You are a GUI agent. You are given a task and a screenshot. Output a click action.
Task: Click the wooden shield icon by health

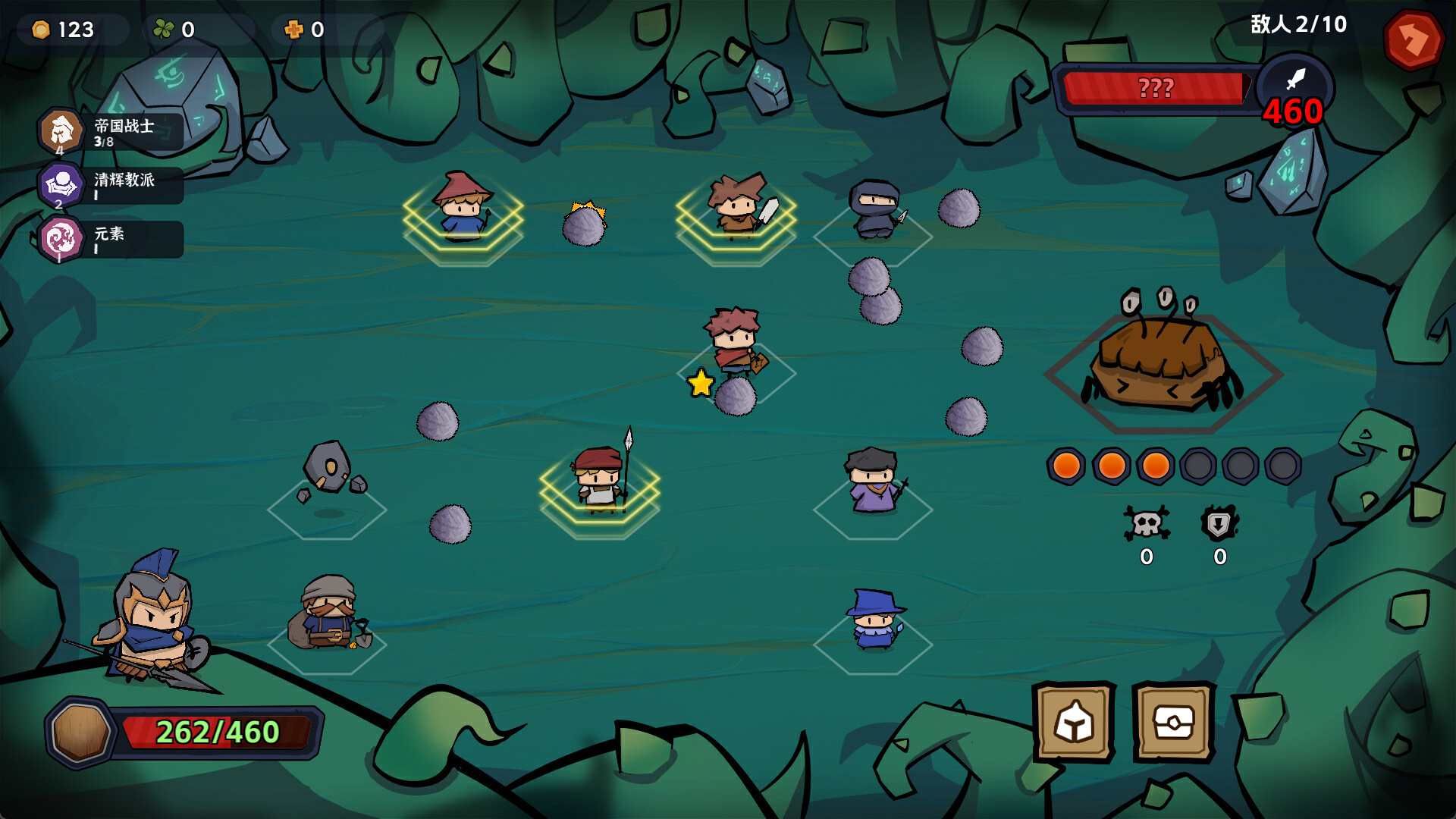point(80,732)
